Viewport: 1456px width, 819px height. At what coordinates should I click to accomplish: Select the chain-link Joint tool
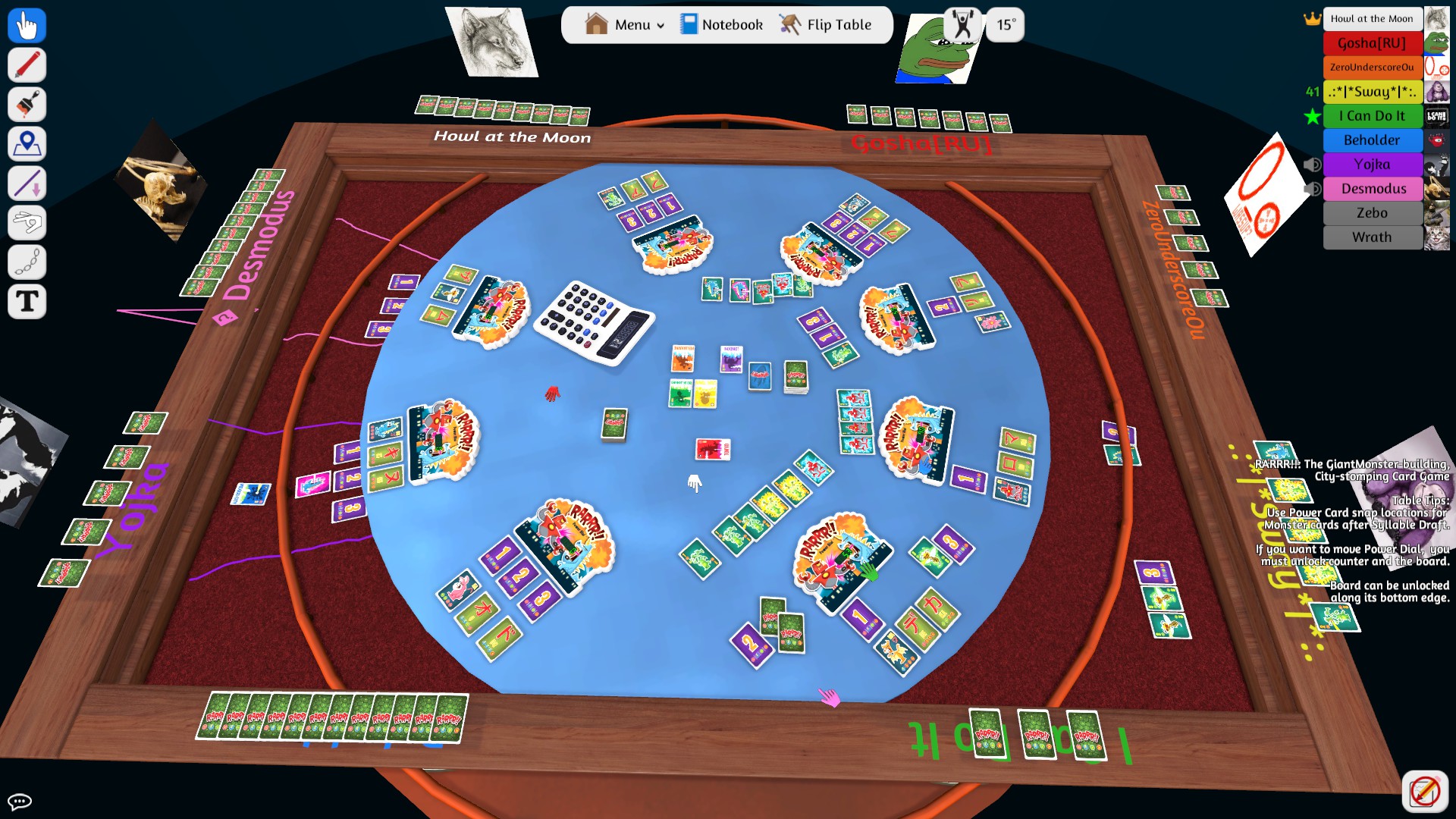coord(27,262)
